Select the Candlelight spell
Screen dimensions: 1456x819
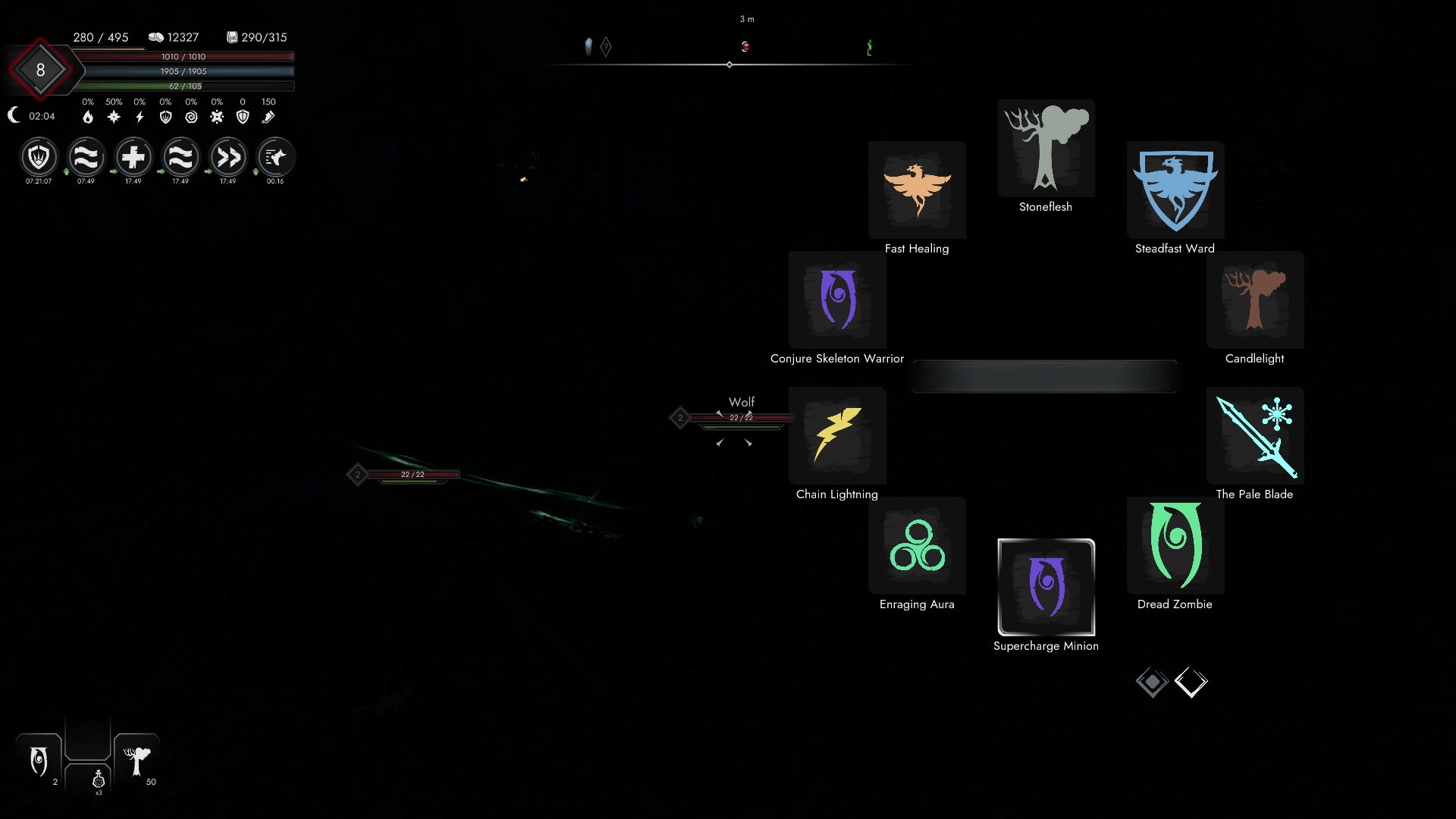tap(1255, 300)
